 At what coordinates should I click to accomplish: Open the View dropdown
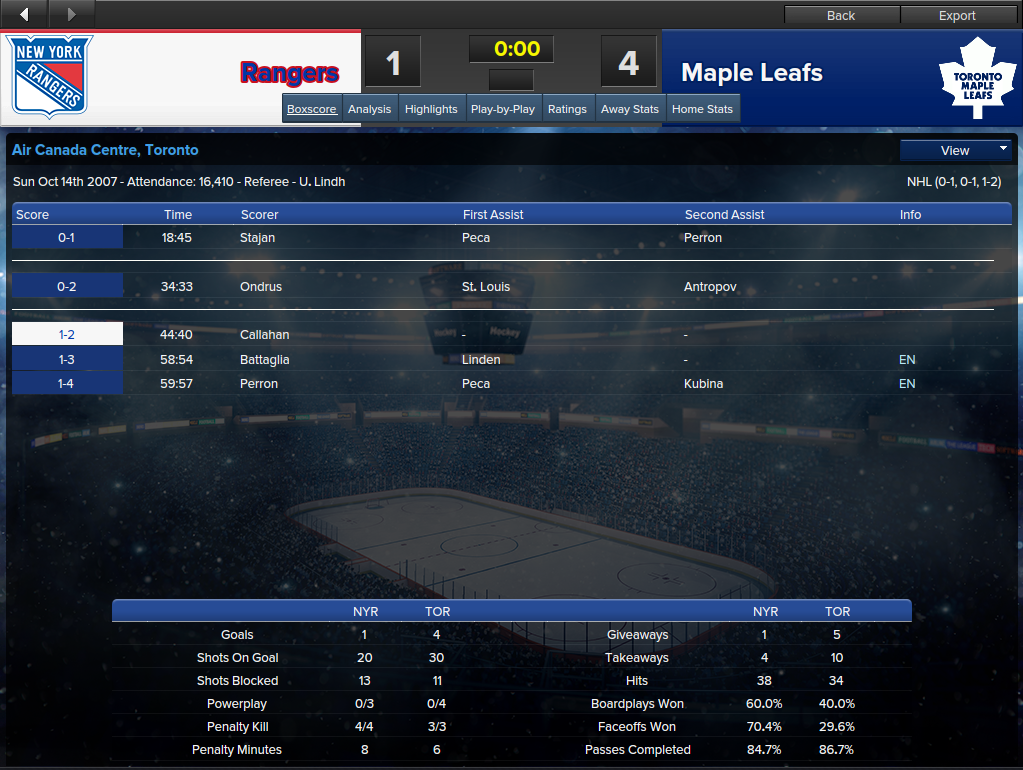[x=956, y=150]
